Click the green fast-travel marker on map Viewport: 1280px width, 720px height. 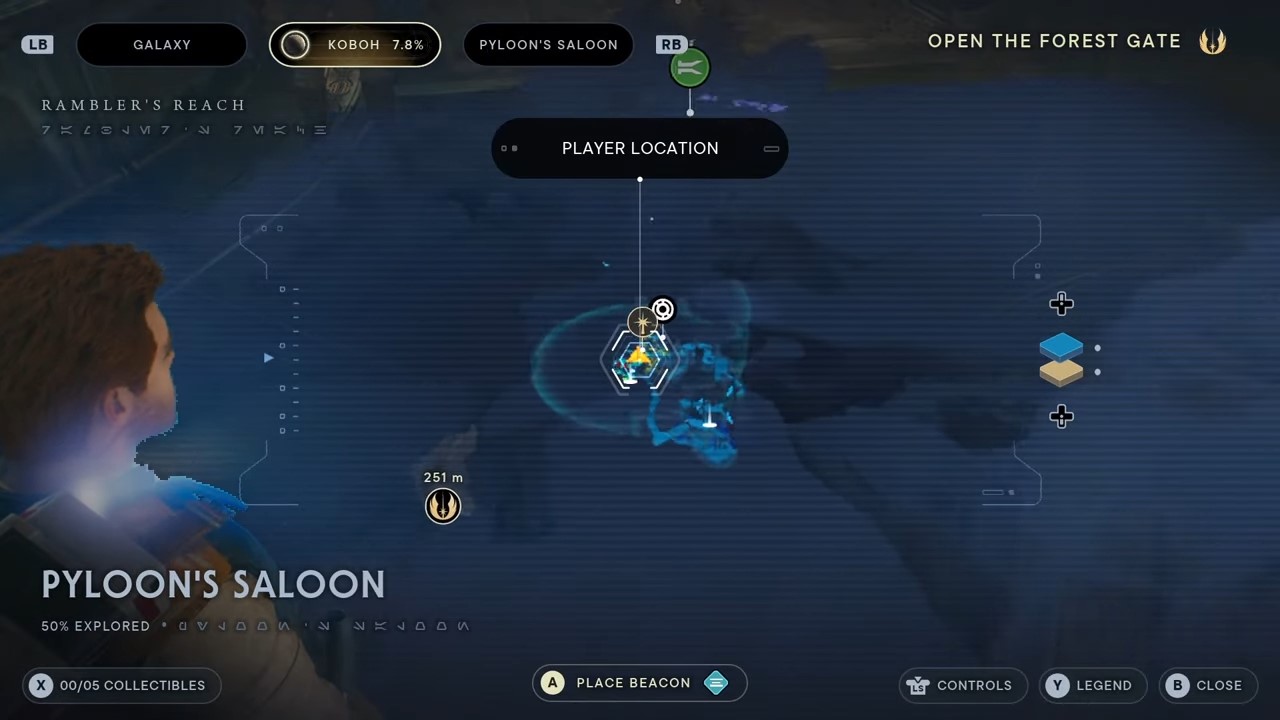pos(689,68)
